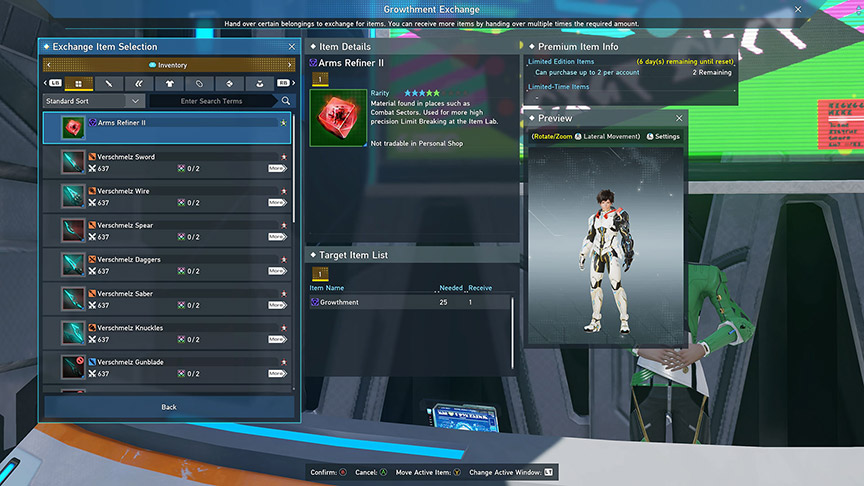Open More details for Verschmelz Sword
The width and height of the screenshot is (864, 486).
(277, 169)
